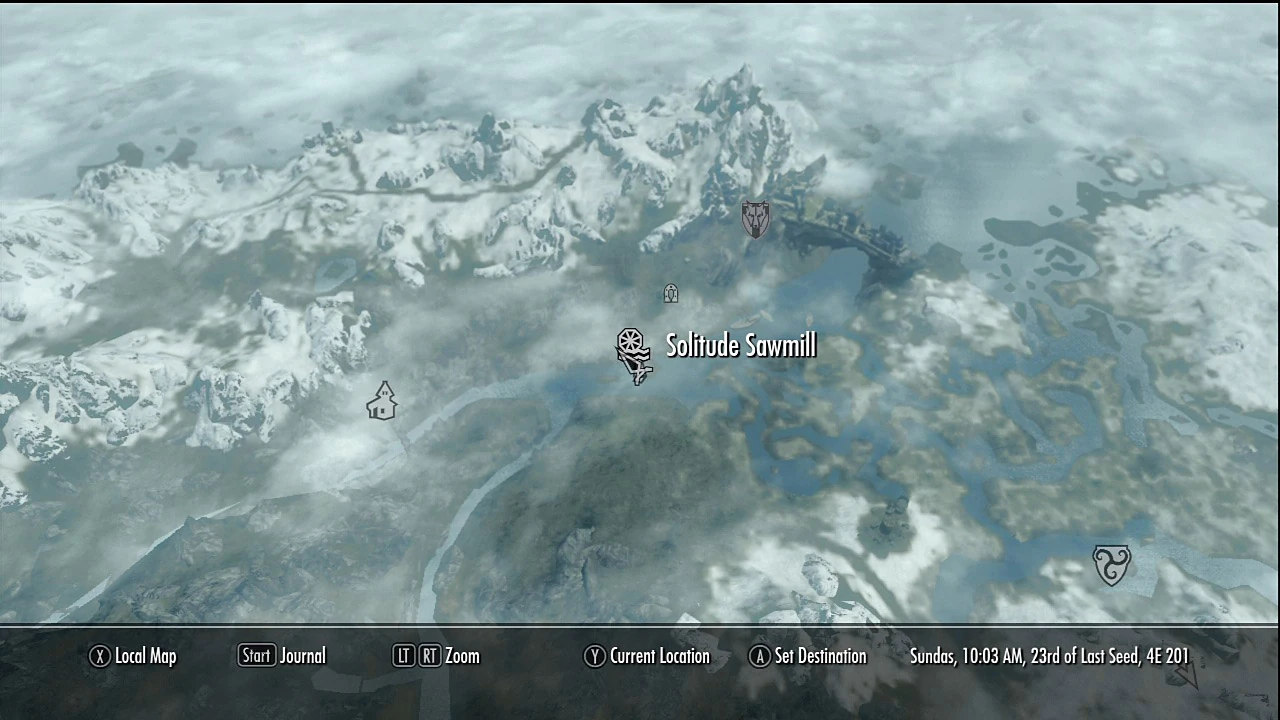Open the Journal from the bottom bar
Screen dimensions: 1280x720
(x=302, y=656)
